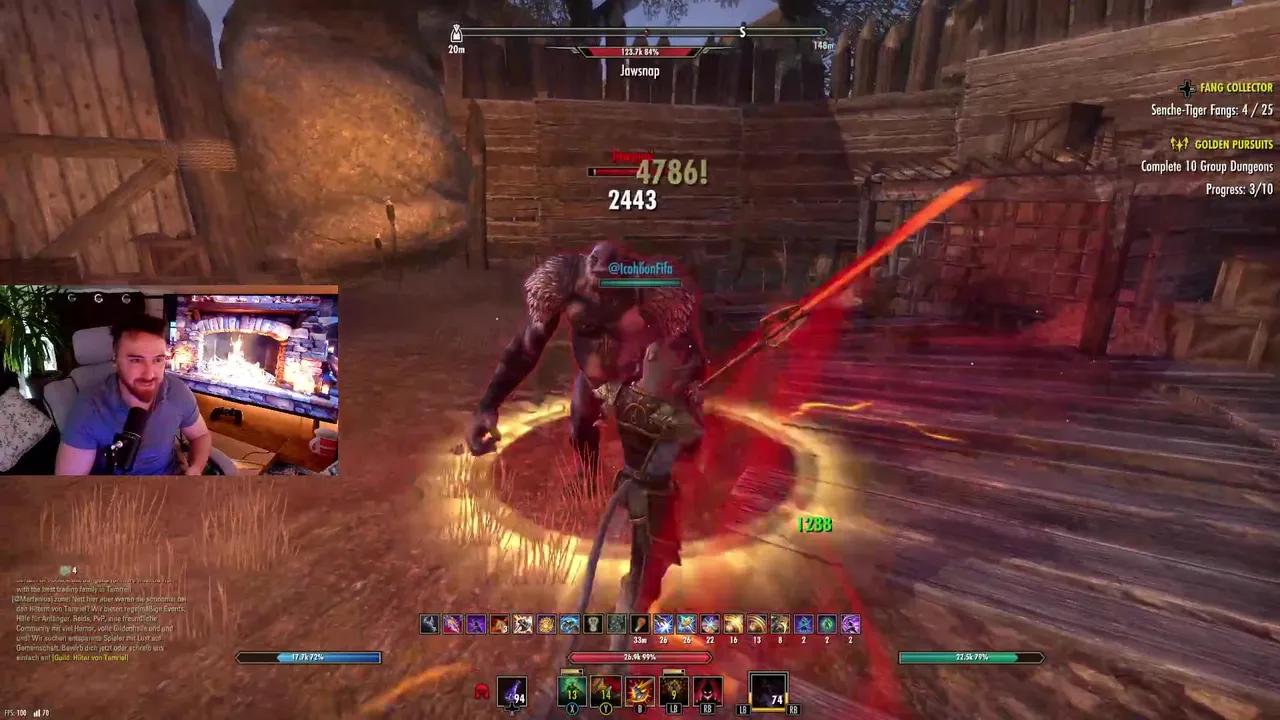This screenshot has height=720, width=1280.
Task: Cast the flaming fist skill
Action: click(x=640, y=691)
